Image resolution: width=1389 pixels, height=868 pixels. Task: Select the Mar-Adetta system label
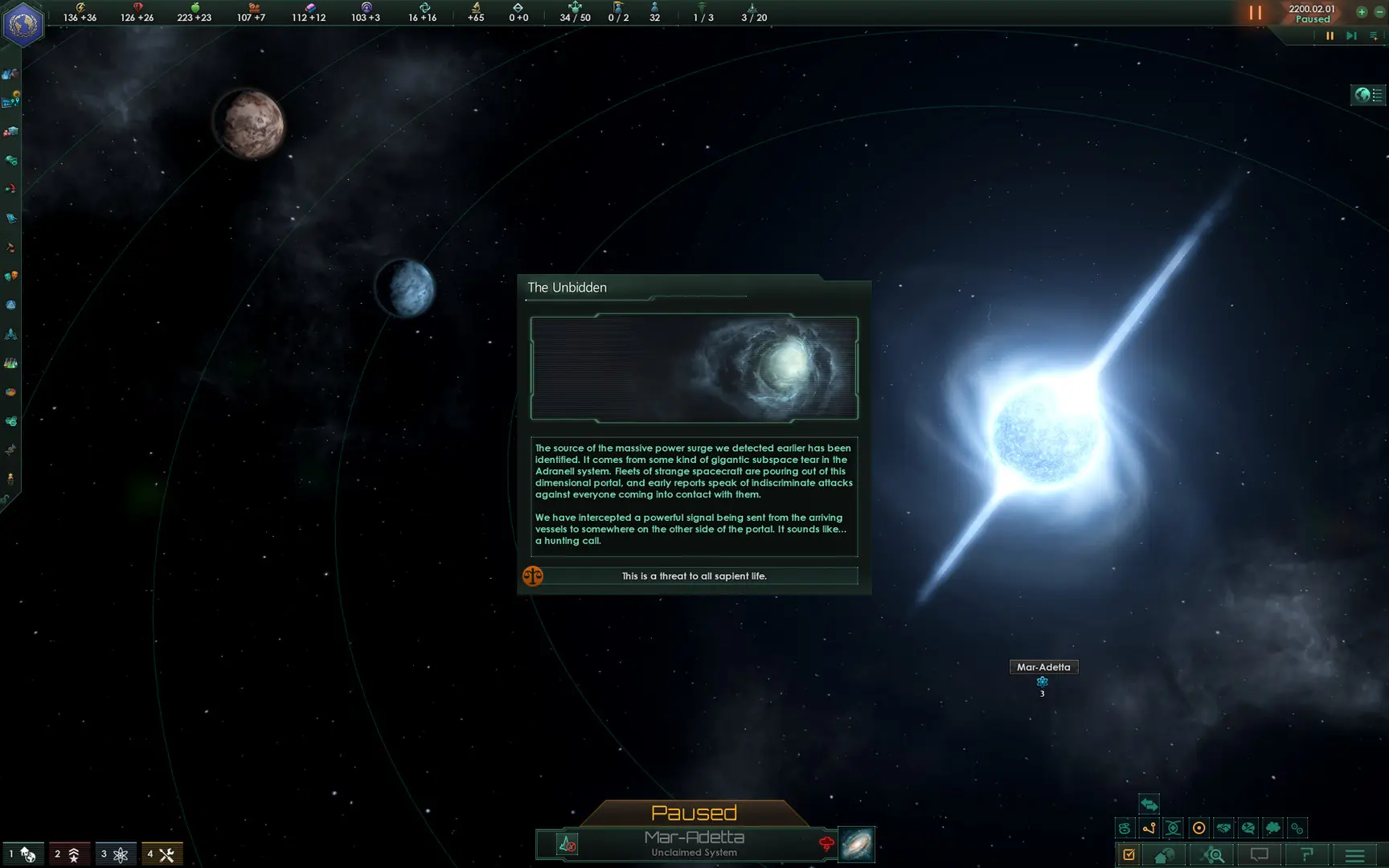pos(1043,666)
